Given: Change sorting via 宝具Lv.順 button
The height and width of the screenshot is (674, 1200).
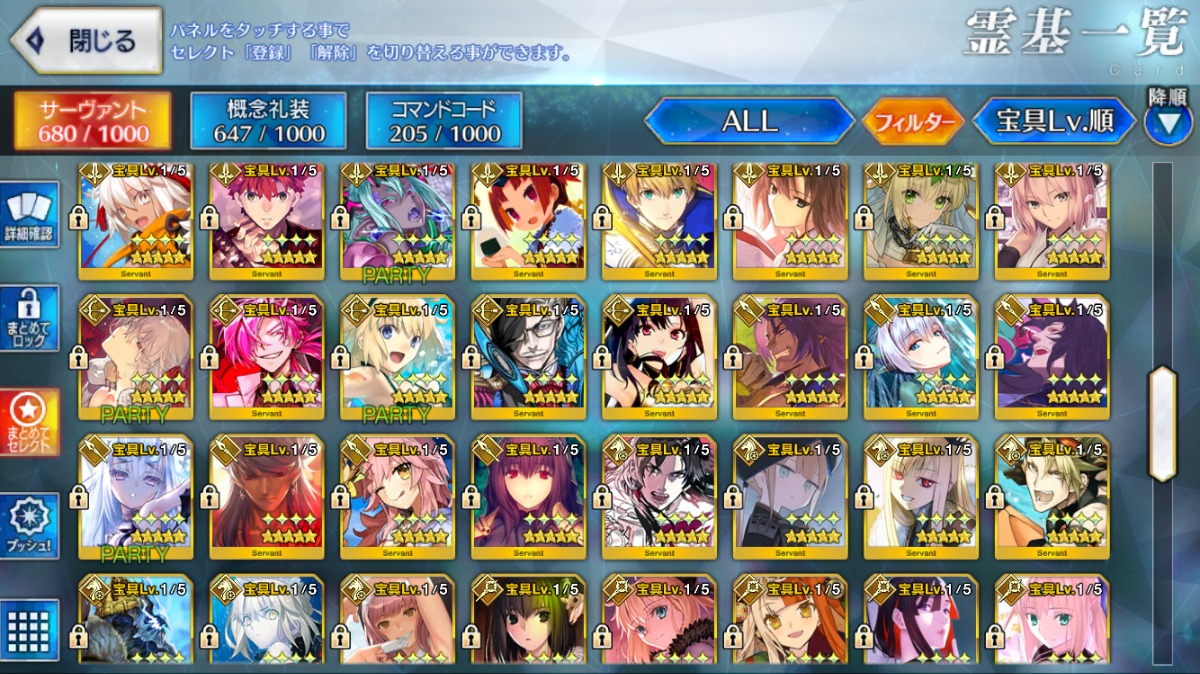Looking at the screenshot, I should [x=1054, y=122].
